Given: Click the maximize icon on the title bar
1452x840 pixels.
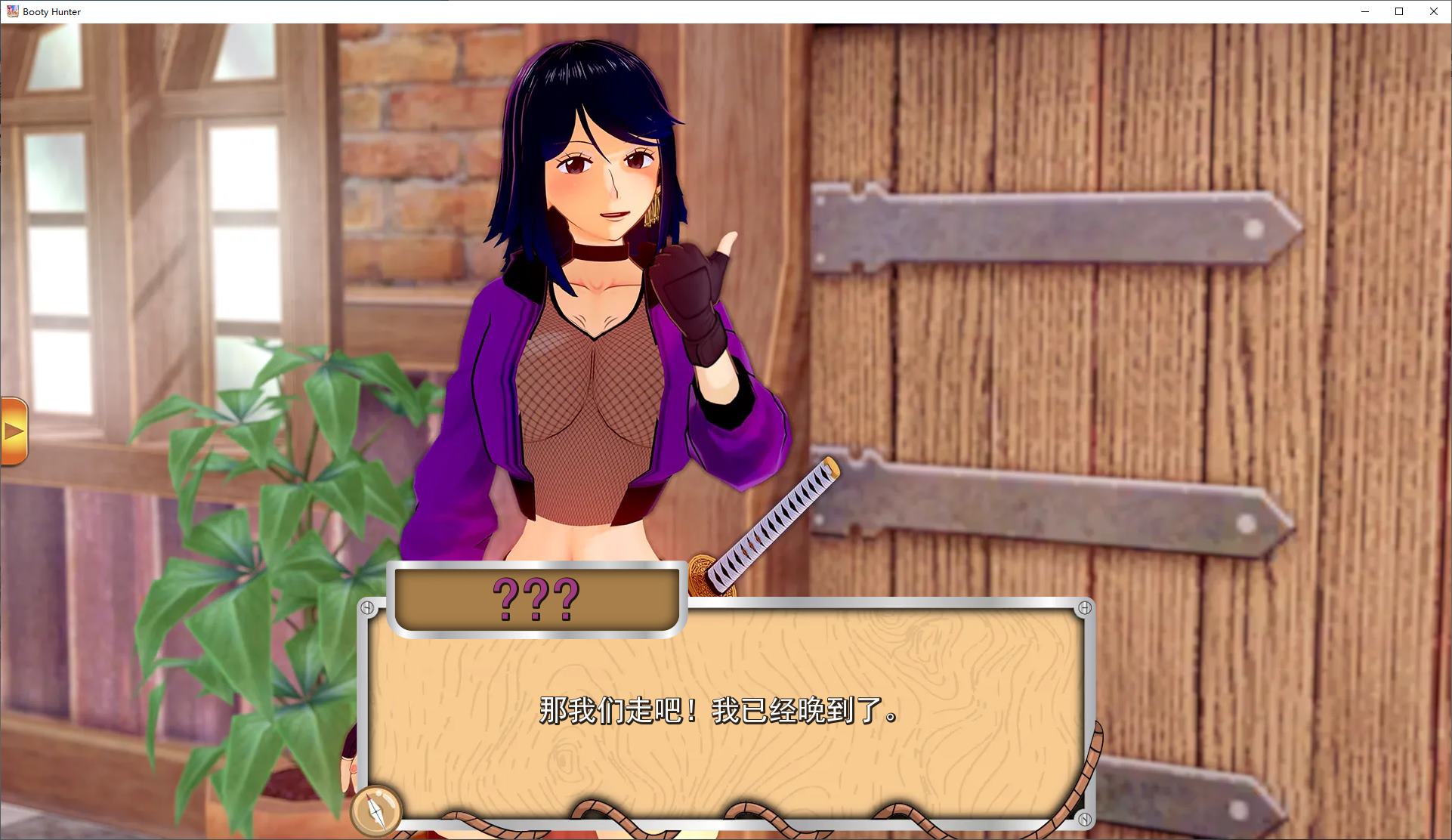Looking at the screenshot, I should pyautogui.click(x=1398, y=11).
